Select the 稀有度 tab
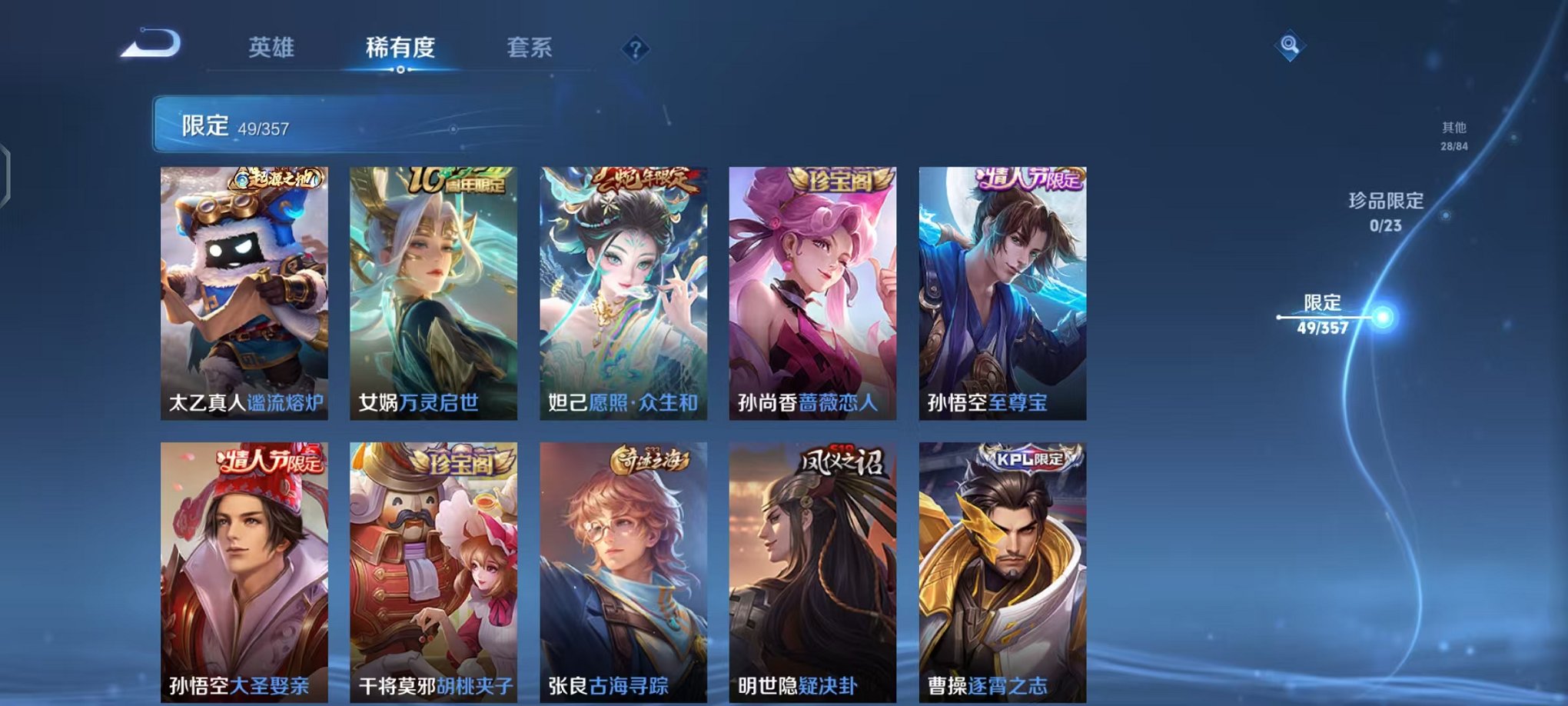The height and width of the screenshot is (706, 1568). (399, 46)
